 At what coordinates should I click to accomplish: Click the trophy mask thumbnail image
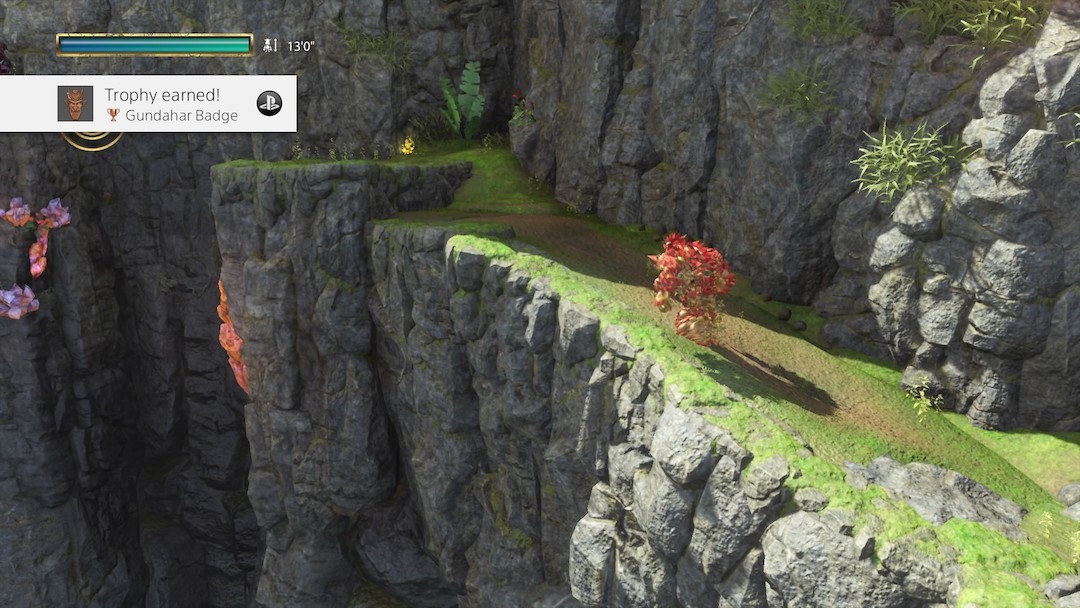click(75, 103)
